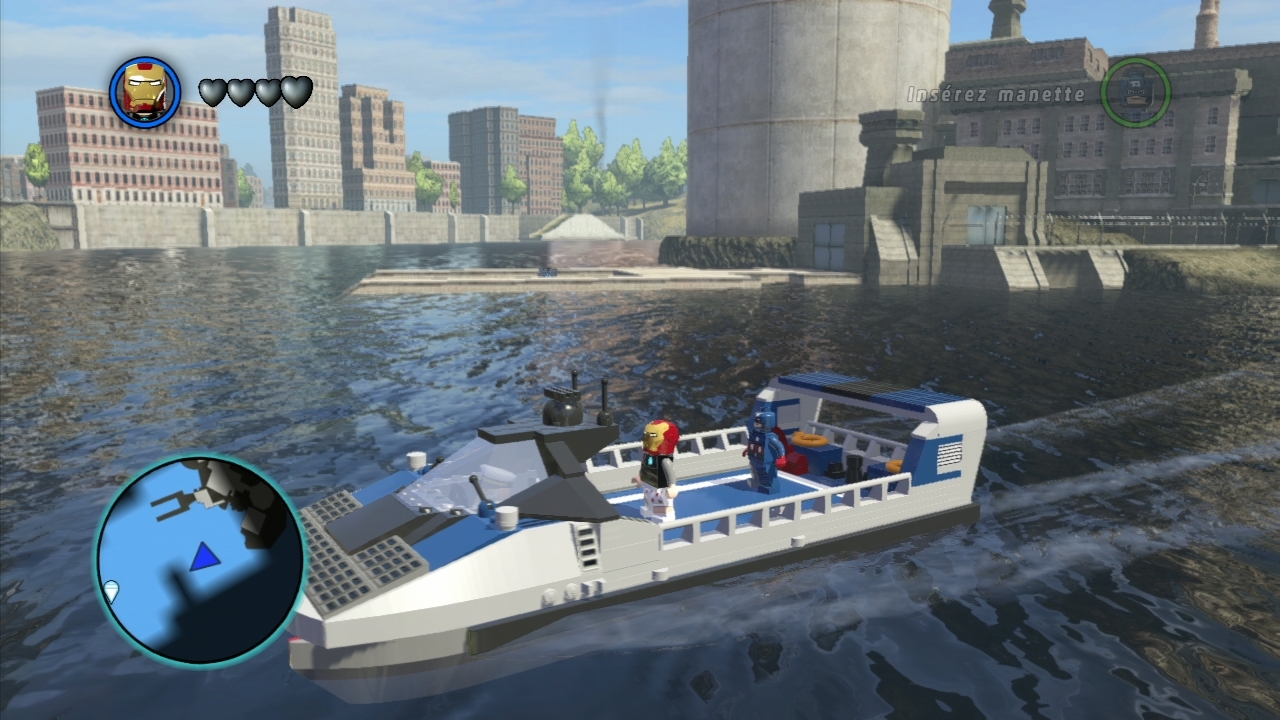The height and width of the screenshot is (720, 1280).
Task: Click the player two Captain America portrait
Action: tap(1135, 92)
